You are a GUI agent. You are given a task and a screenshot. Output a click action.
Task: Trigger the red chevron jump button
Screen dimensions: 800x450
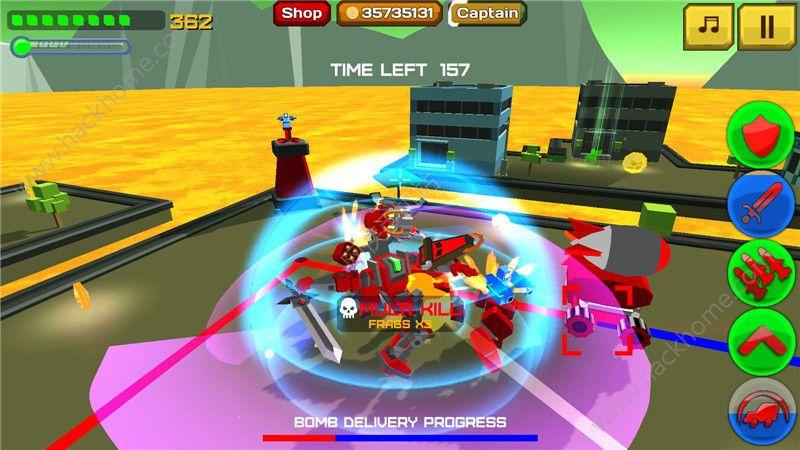(762, 341)
